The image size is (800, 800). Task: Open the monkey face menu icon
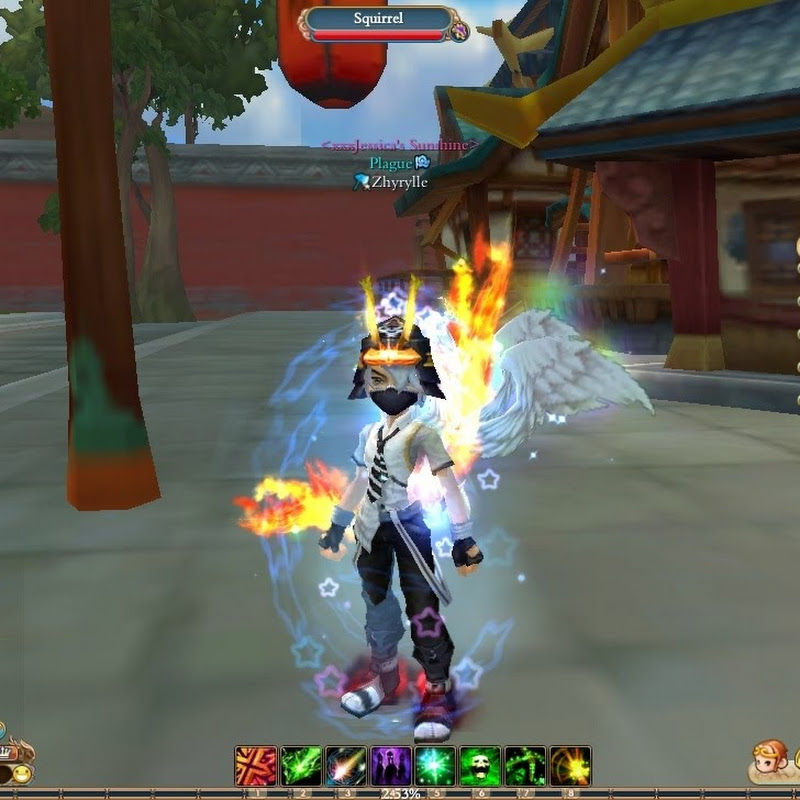point(772,761)
